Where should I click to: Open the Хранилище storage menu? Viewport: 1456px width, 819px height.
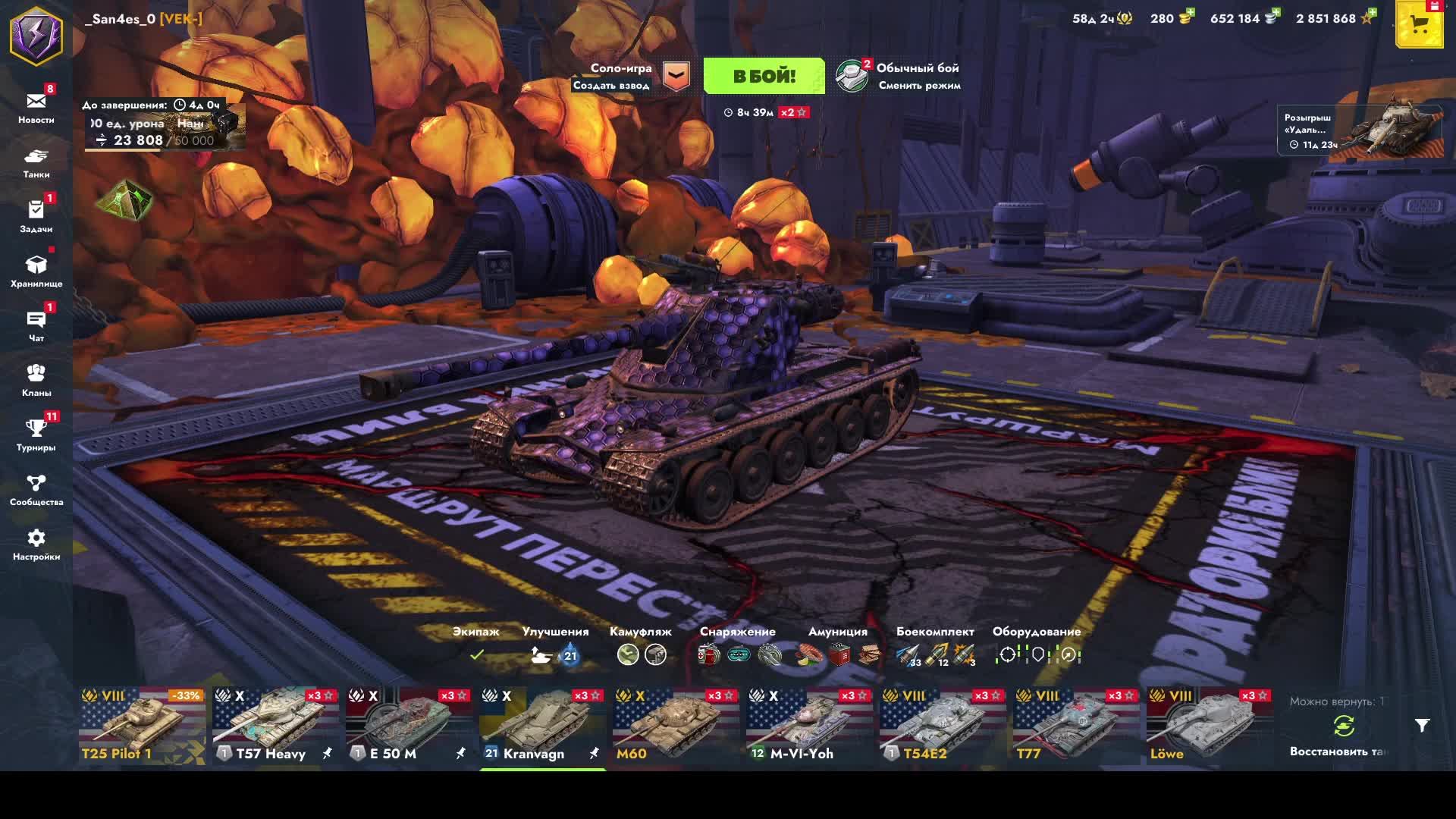click(x=36, y=271)
